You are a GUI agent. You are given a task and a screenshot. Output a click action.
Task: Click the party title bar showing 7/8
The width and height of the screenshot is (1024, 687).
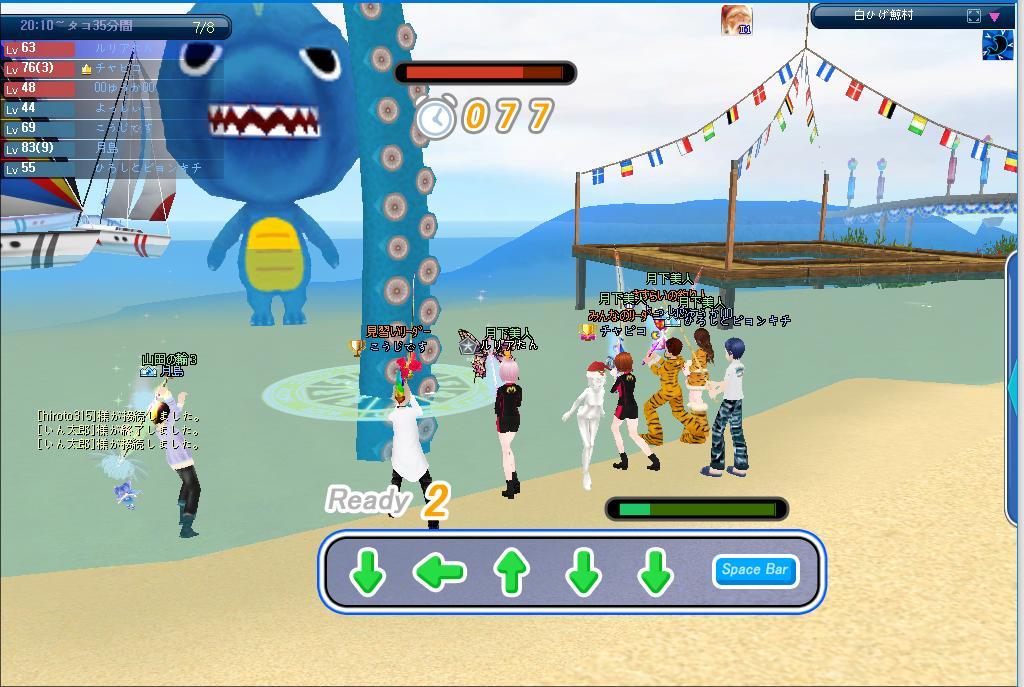coord(116,27)
